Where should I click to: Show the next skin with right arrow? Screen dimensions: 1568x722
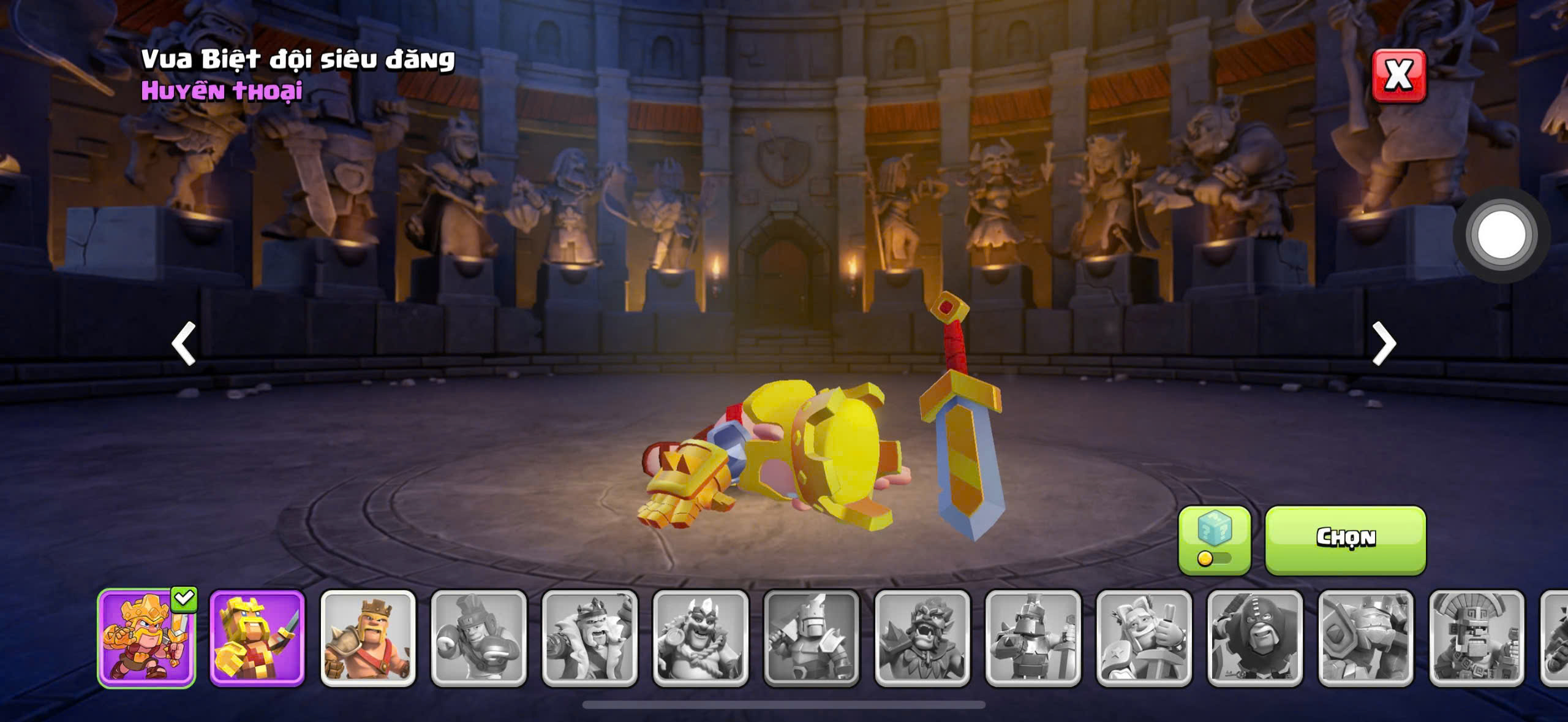click(1384, 343)
